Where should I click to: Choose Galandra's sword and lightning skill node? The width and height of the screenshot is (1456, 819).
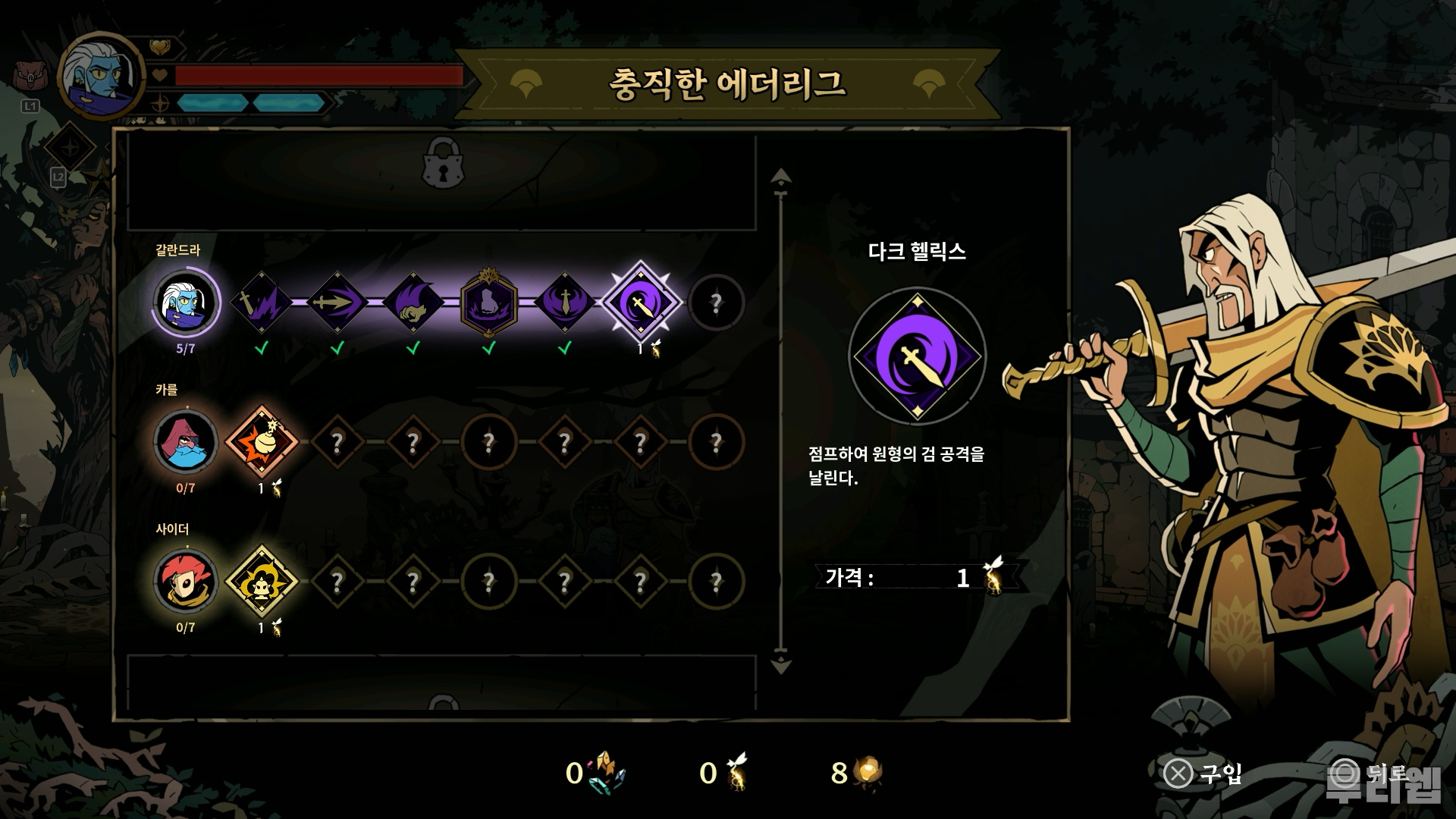(x=262, y=302)
